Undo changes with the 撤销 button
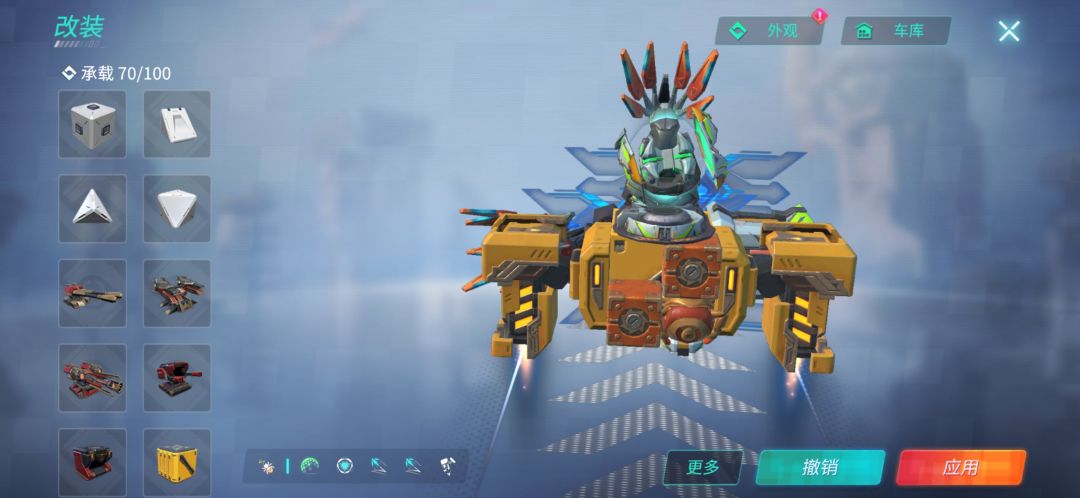 [820, 467]
